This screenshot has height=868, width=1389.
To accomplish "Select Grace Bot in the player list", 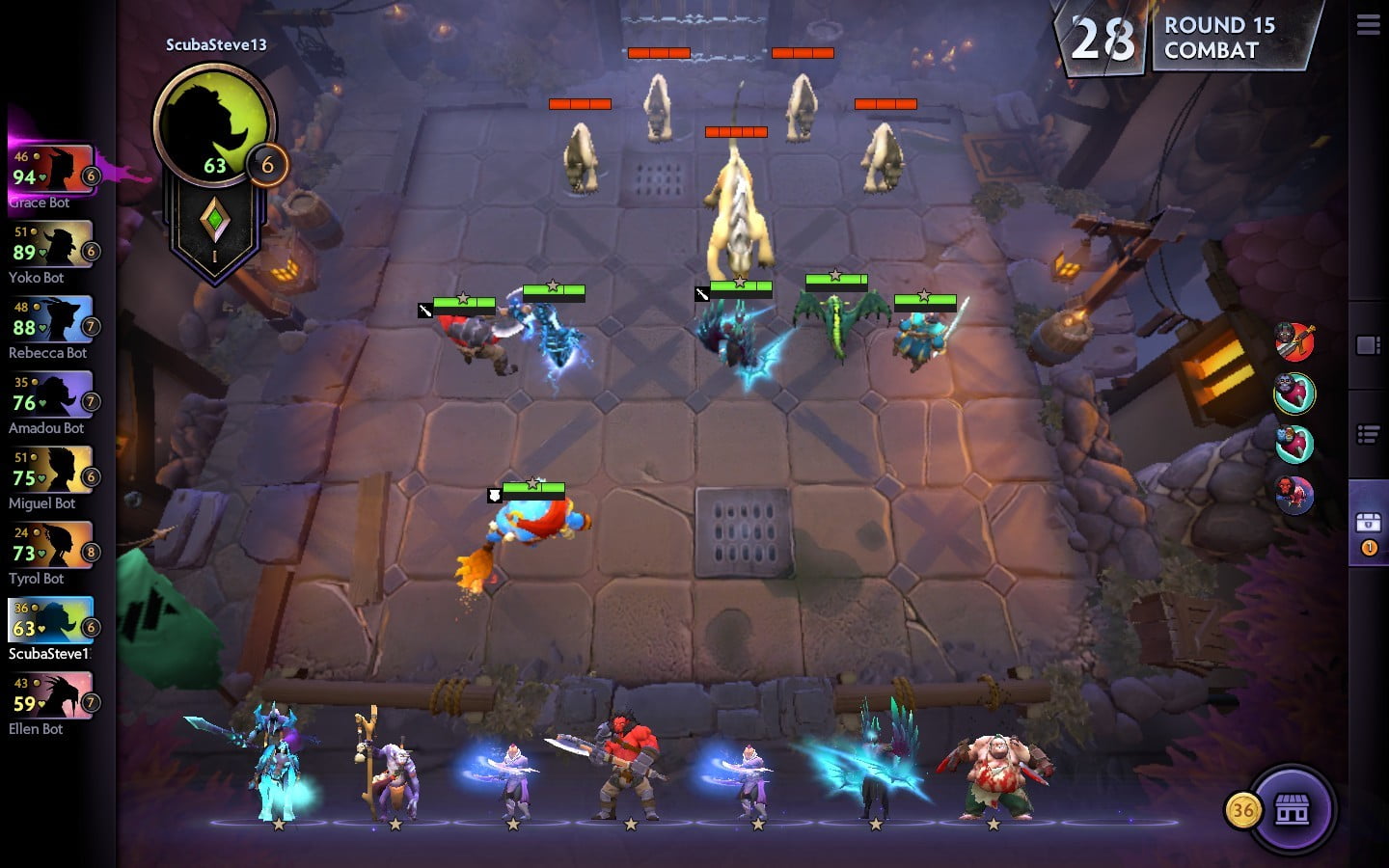I will click(x=52, y=170).
